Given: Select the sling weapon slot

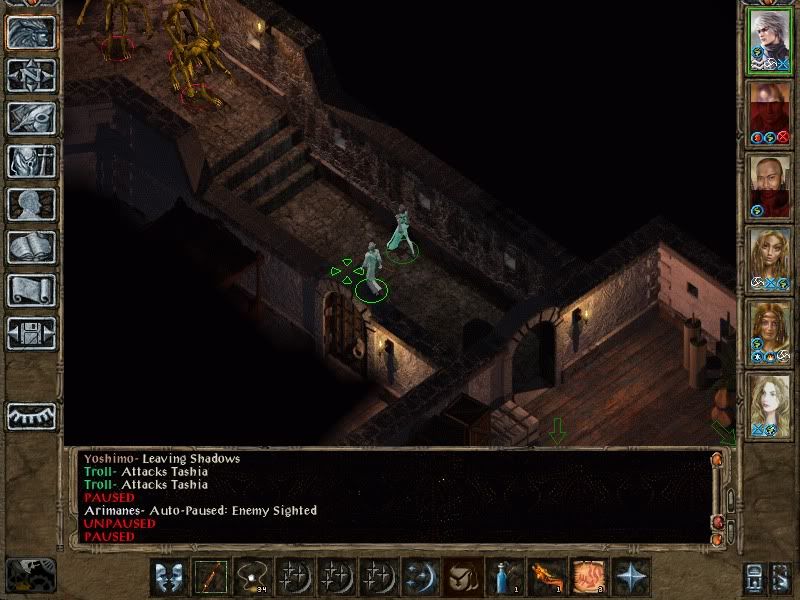Looking at the screenshot, I should (253, 577).
